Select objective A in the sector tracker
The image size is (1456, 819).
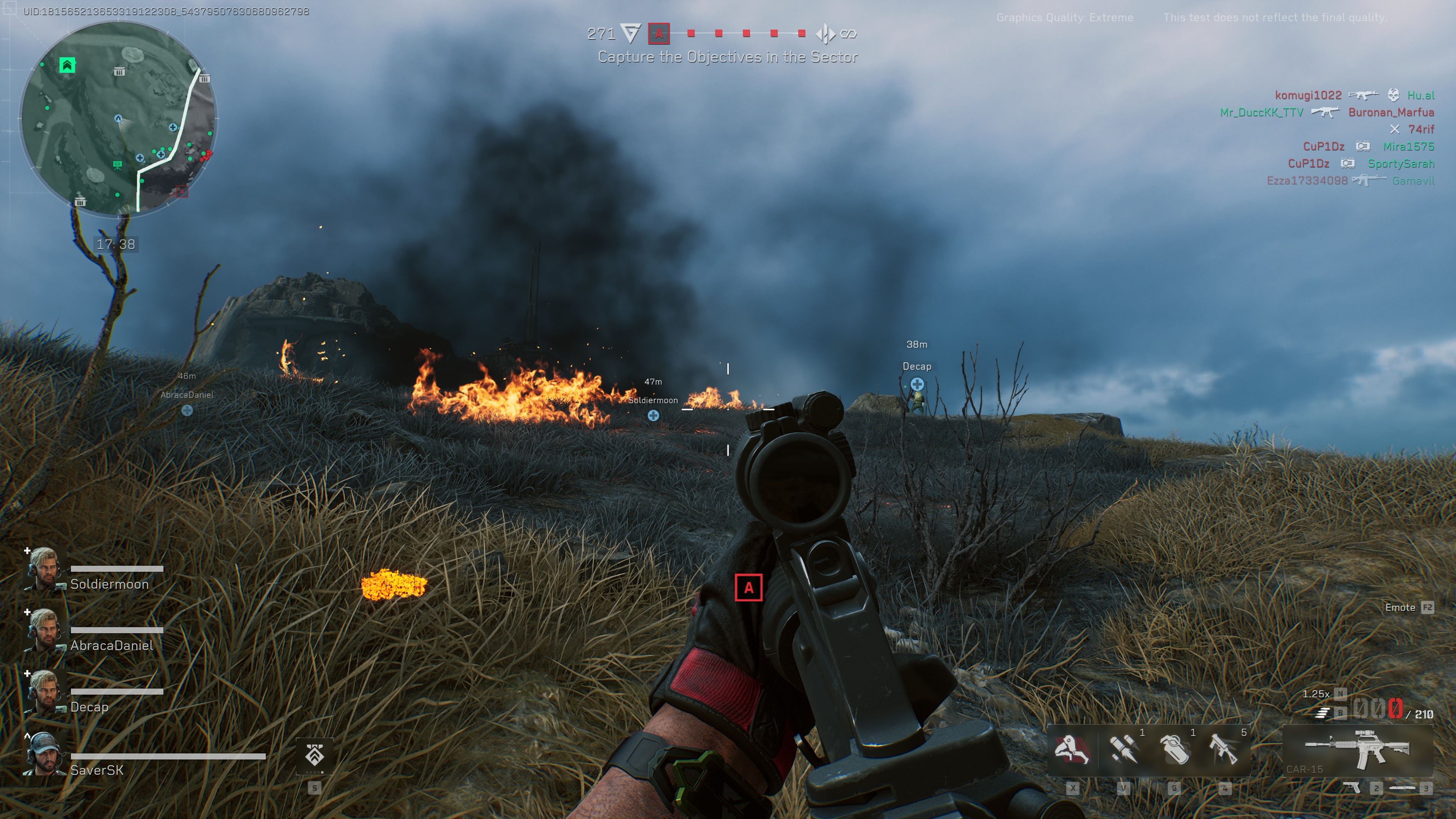pyautogui.click(x=659, y=34)
